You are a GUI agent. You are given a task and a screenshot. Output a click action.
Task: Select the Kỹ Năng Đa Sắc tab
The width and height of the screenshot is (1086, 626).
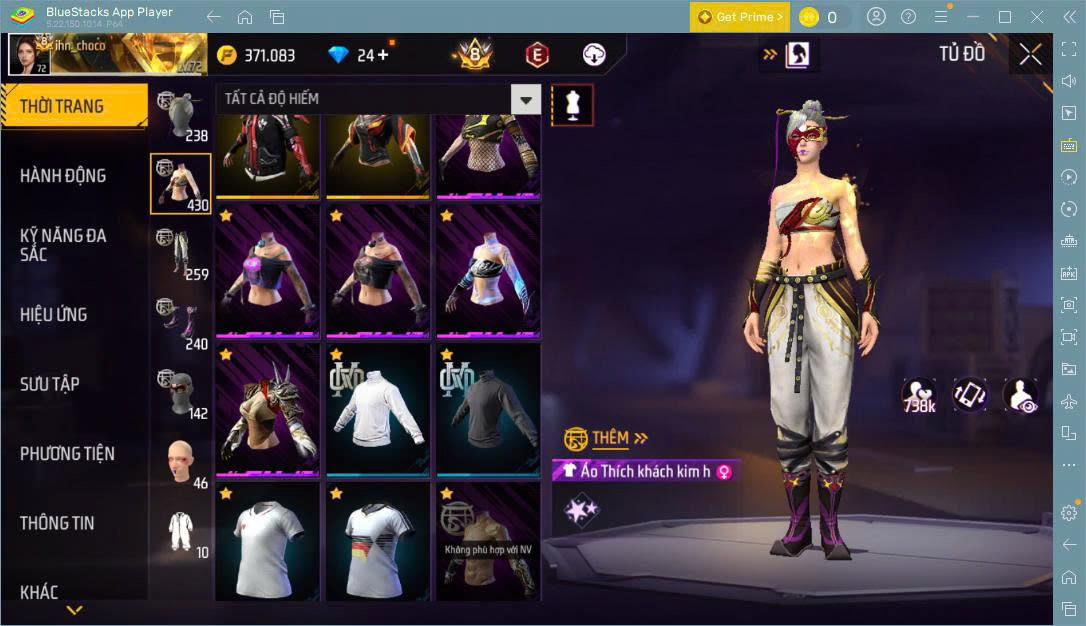pos(63,245)
